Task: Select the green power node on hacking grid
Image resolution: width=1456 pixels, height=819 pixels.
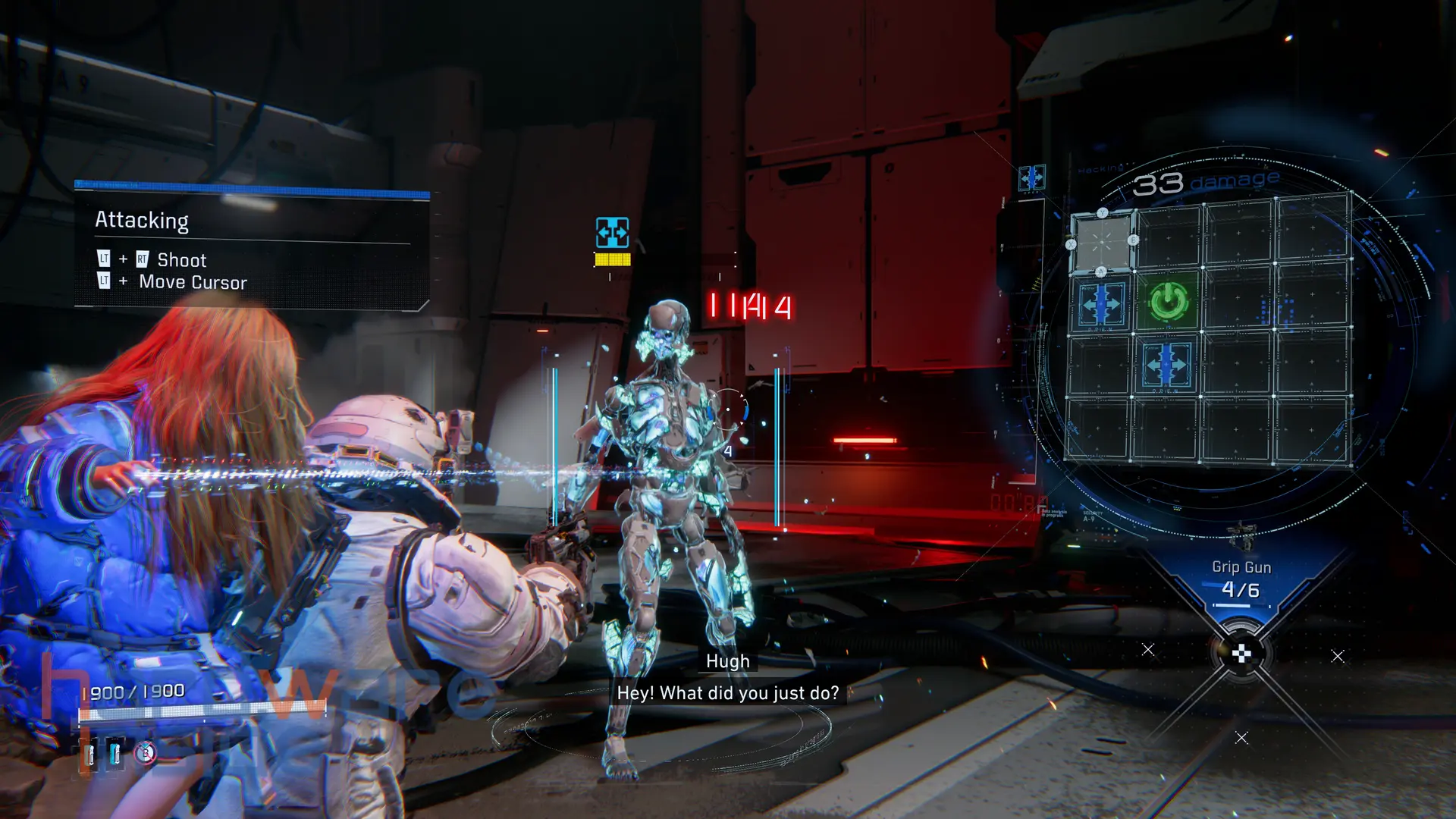Action: 1168,301
